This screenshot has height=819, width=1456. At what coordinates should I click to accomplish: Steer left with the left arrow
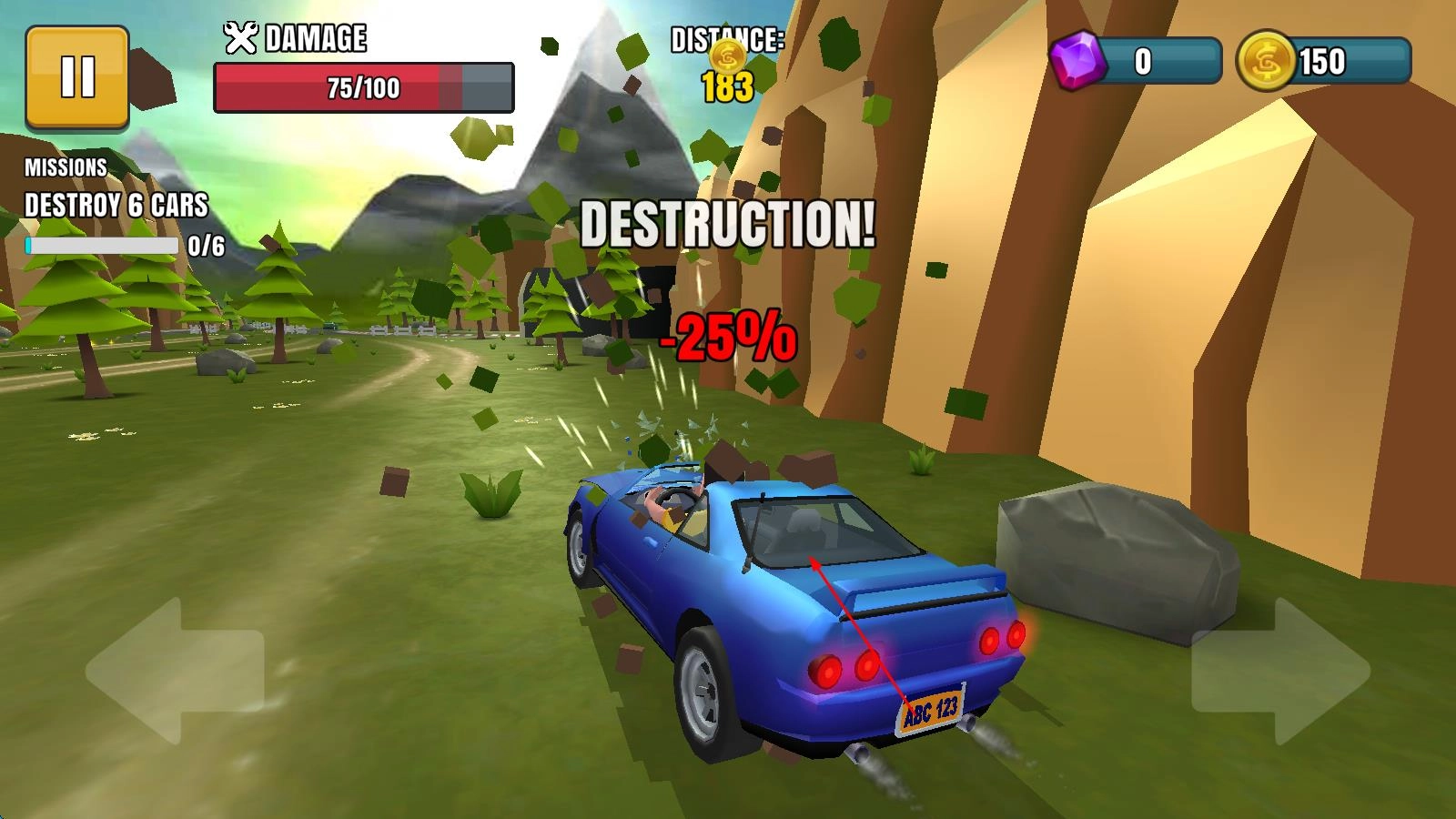173,672
